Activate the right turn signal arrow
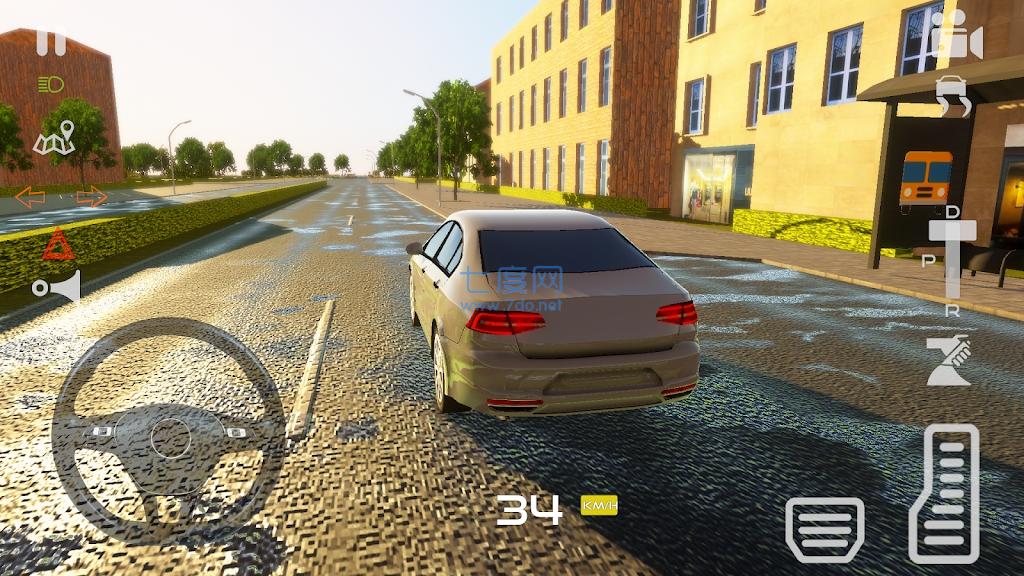Viewport: 1024px width, 576px height. 92,197
